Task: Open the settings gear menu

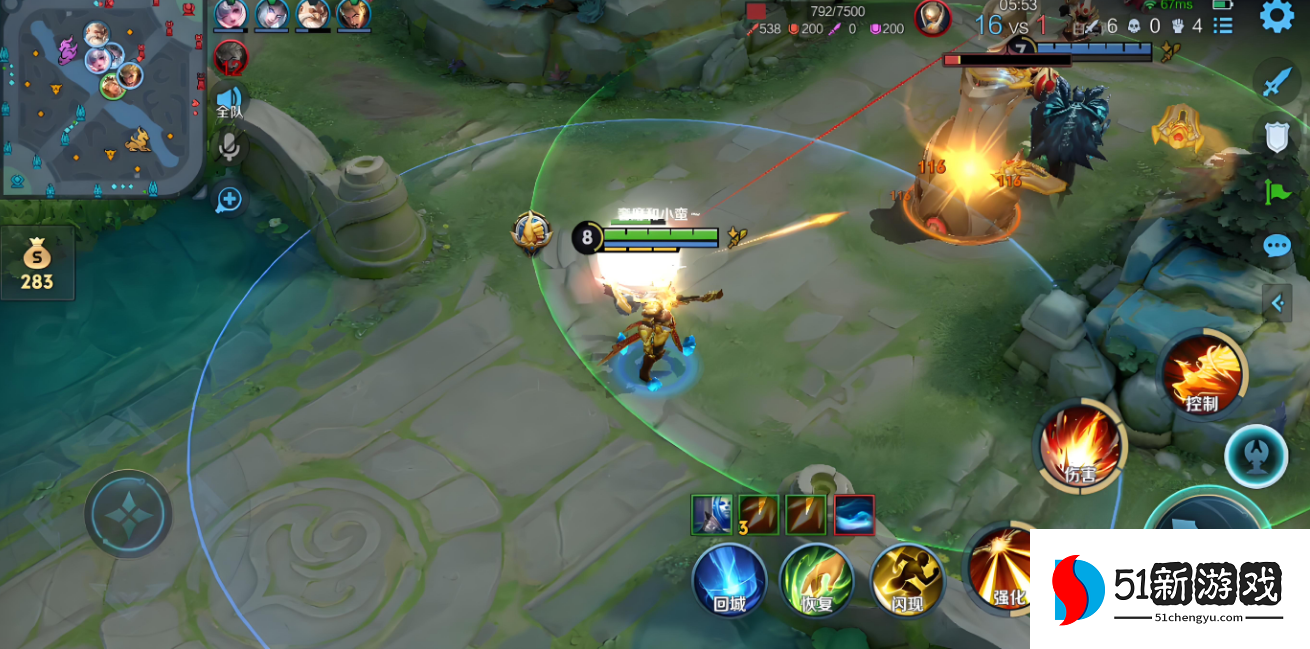Action: (x=1276, y=16)
